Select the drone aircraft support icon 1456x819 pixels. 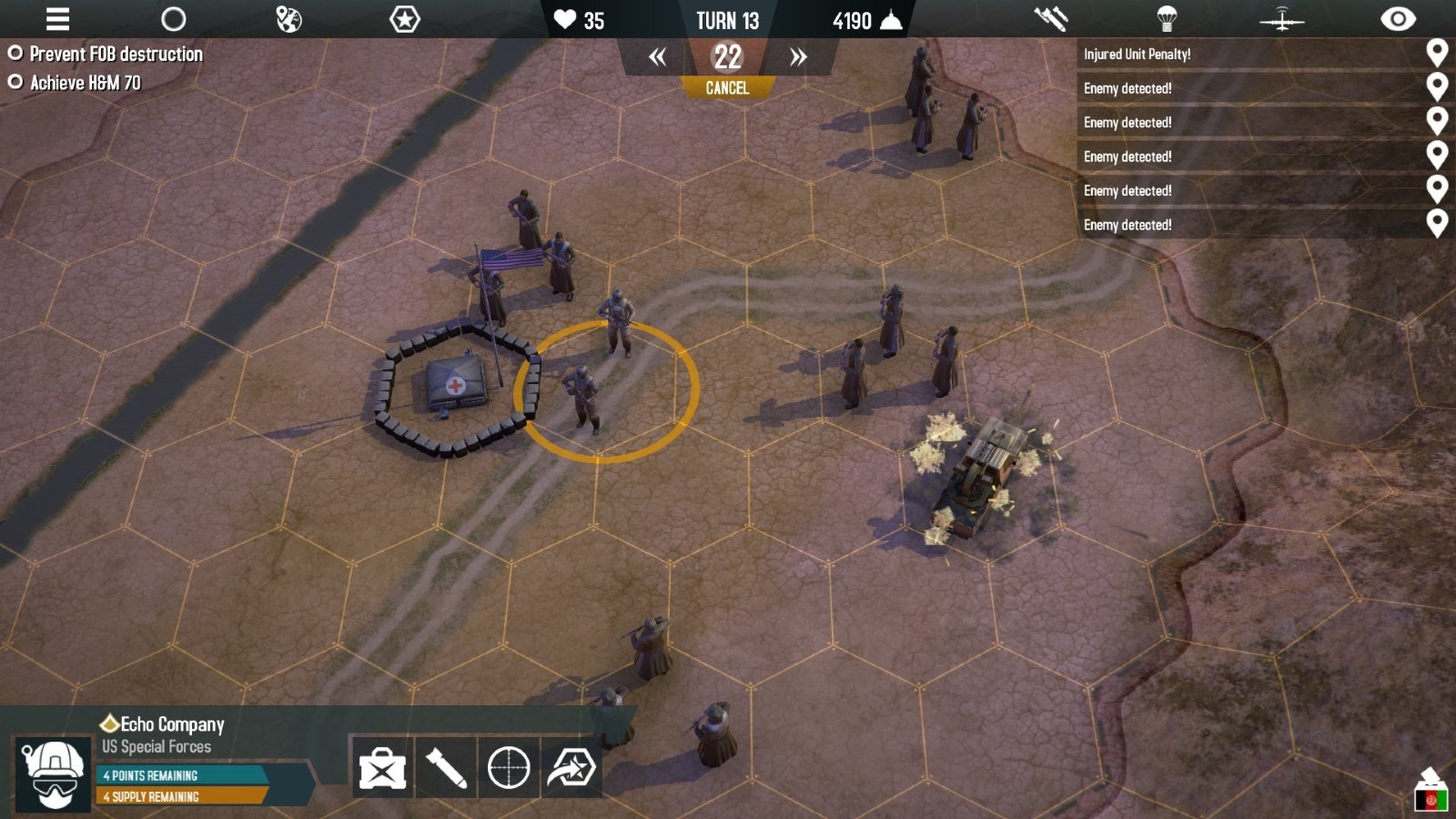1281,19
